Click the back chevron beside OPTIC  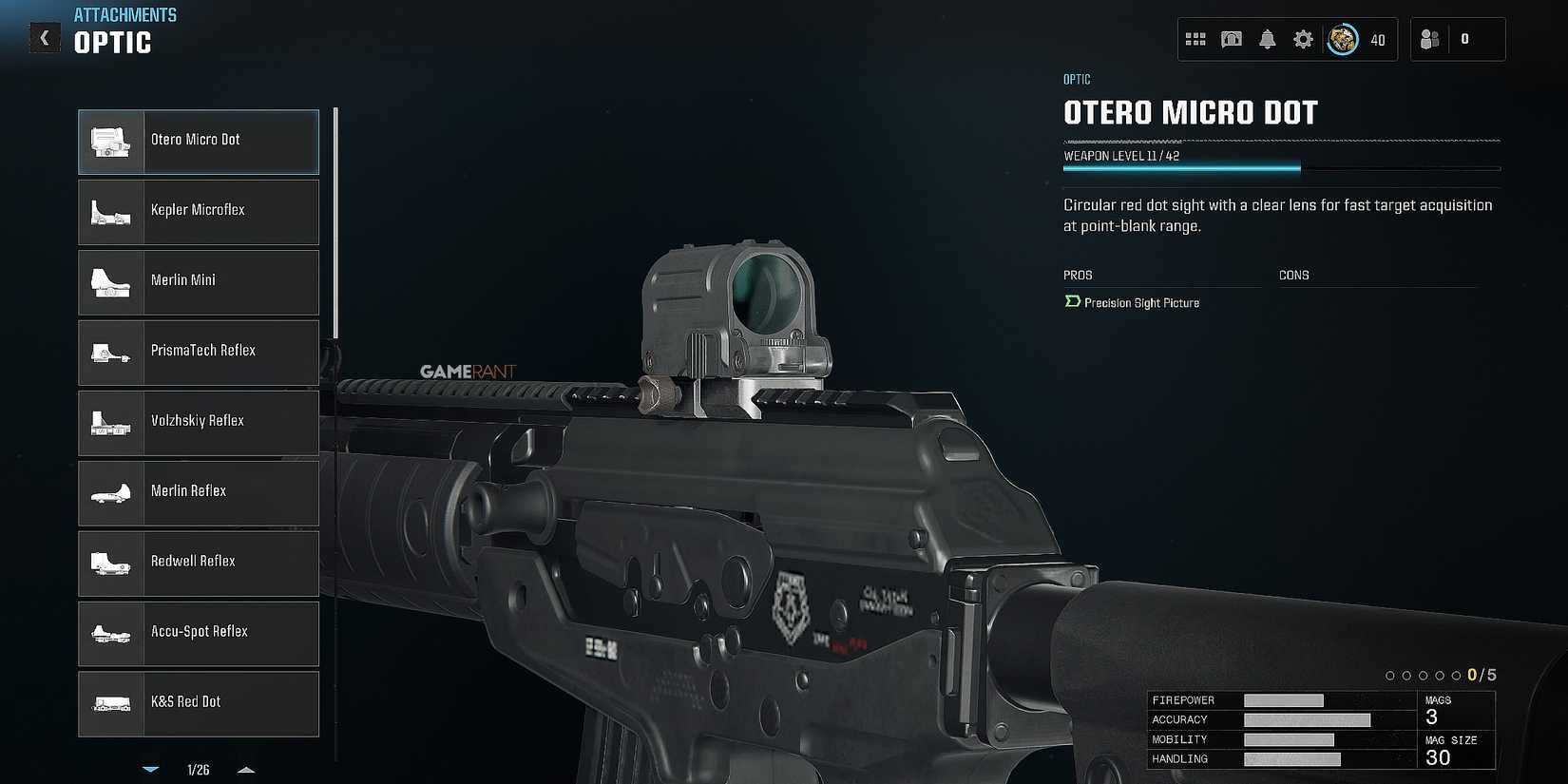coord(45,37)
